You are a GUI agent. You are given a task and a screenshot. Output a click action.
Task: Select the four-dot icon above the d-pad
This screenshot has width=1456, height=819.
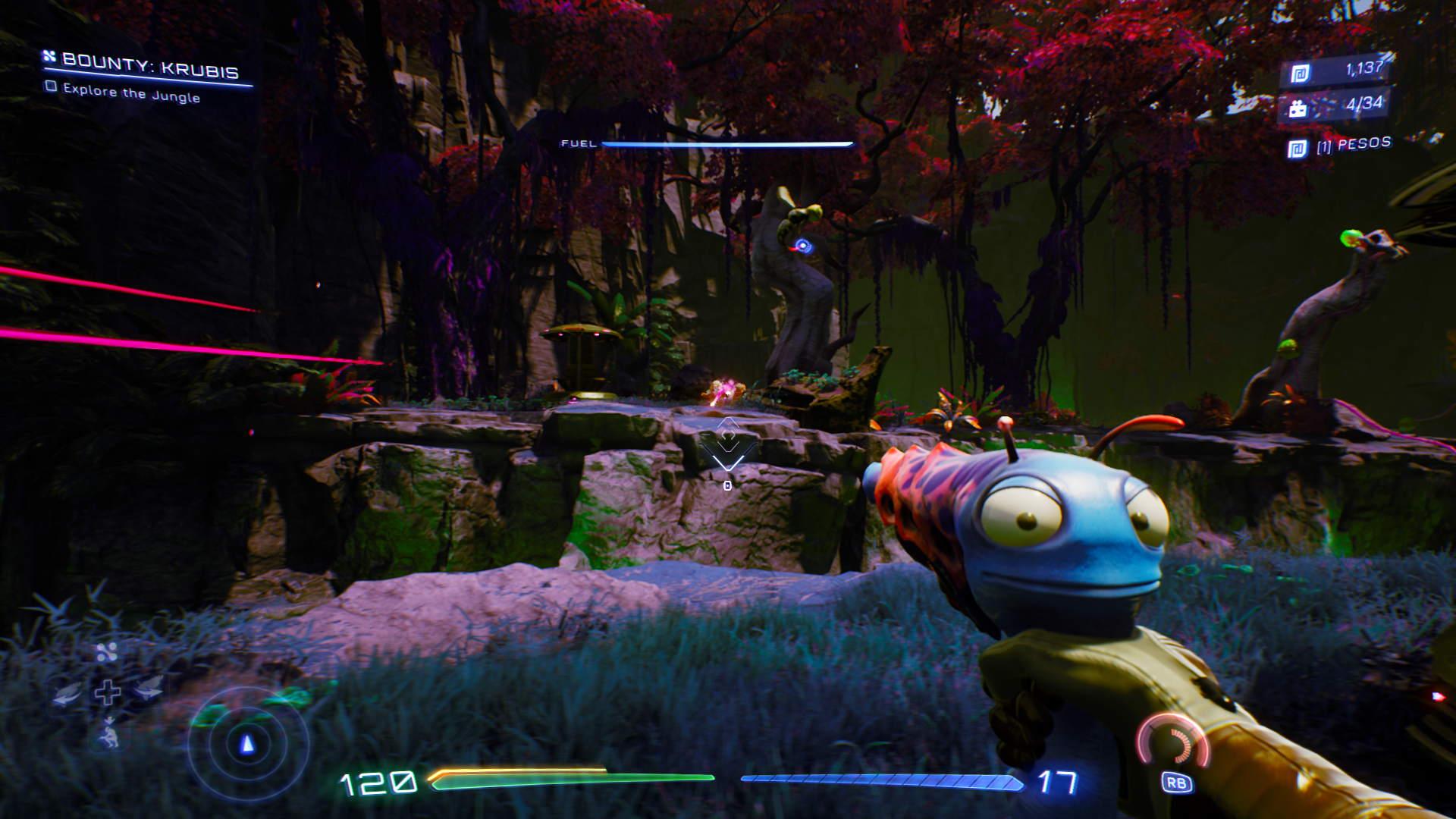(107, 652)
